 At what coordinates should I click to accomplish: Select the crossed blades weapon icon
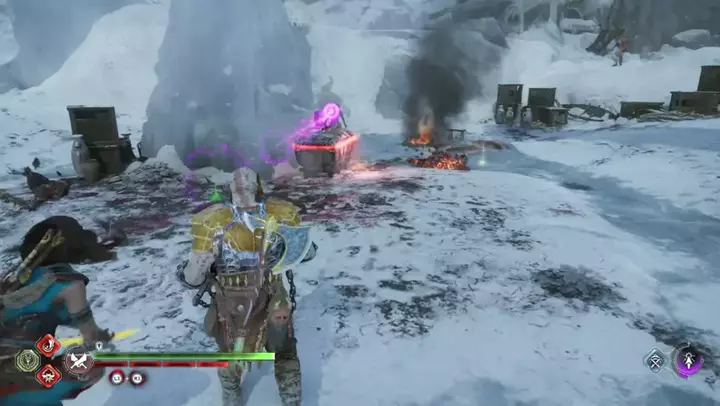click(x=79, y=362)
